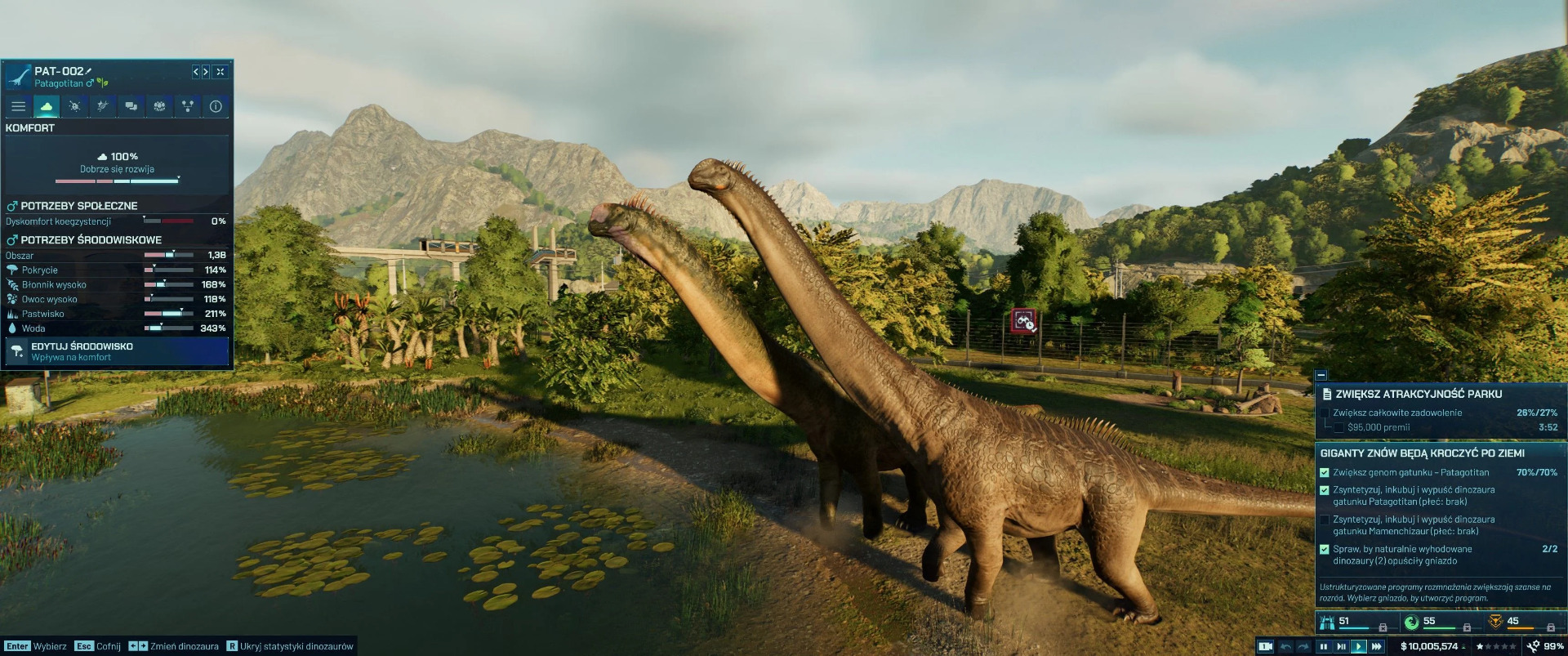
Task: Switch to the cloud comfort tab
Action: click(x=47, y=106)
